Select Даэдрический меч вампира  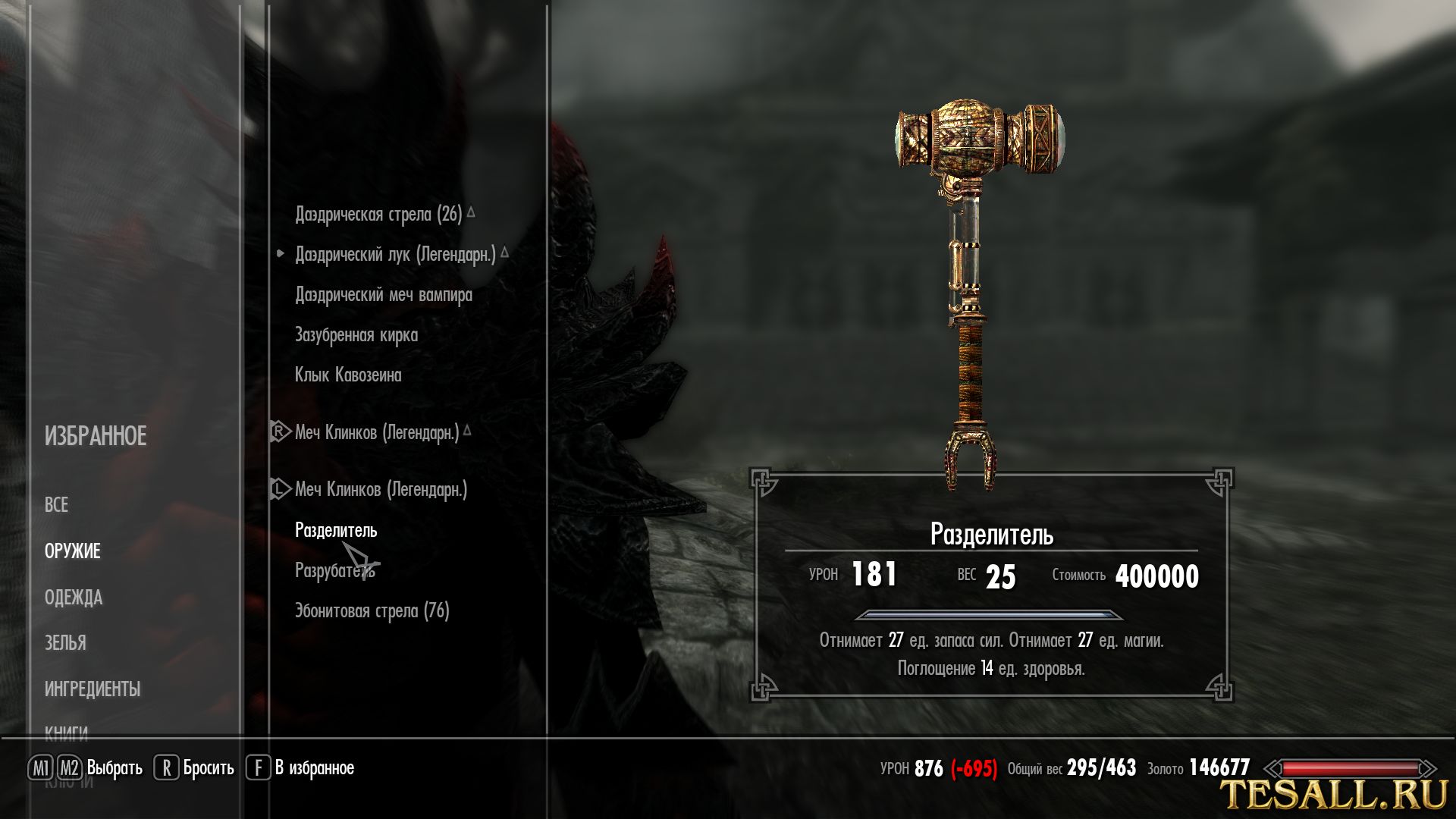[x=383, y=295]
